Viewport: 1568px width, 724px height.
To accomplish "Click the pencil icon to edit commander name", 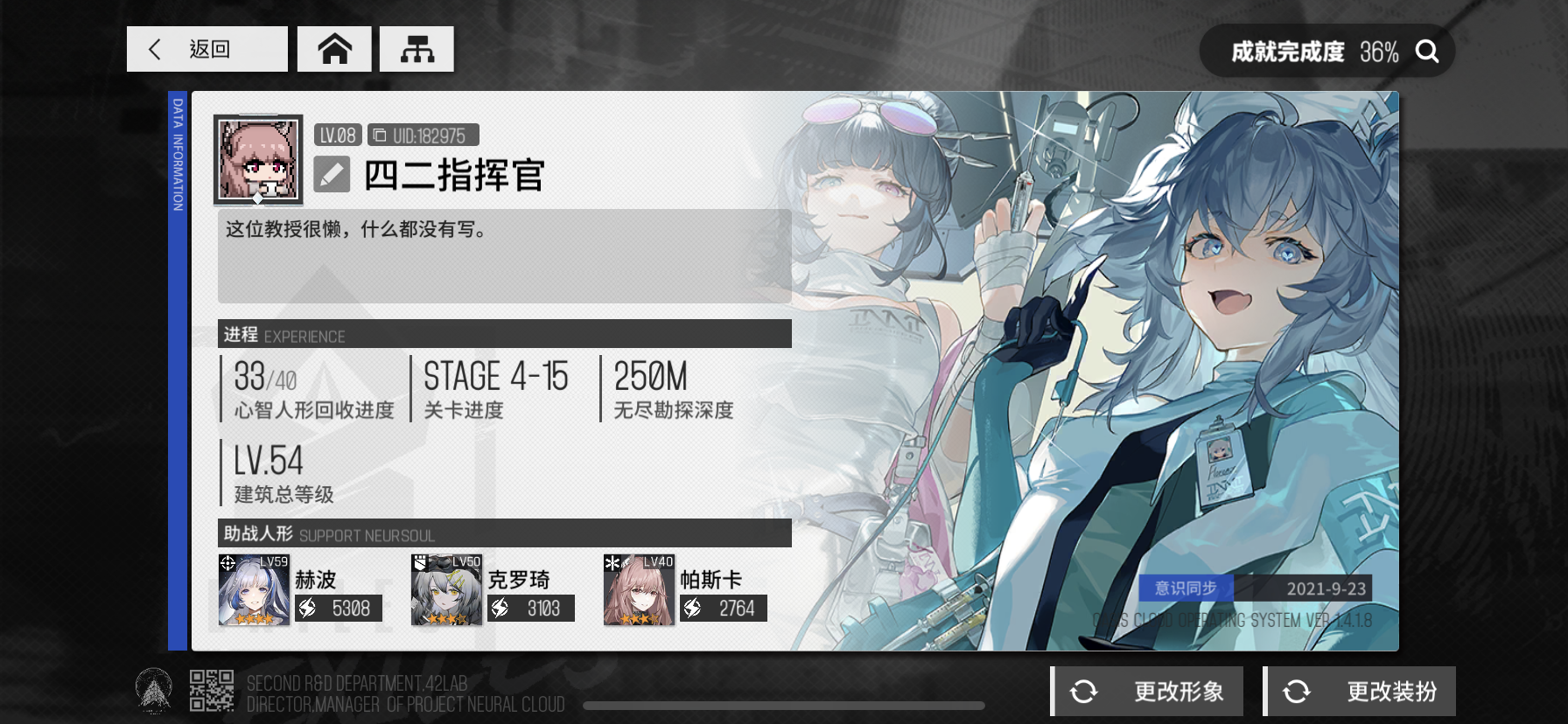I will [x=332, y=175].
